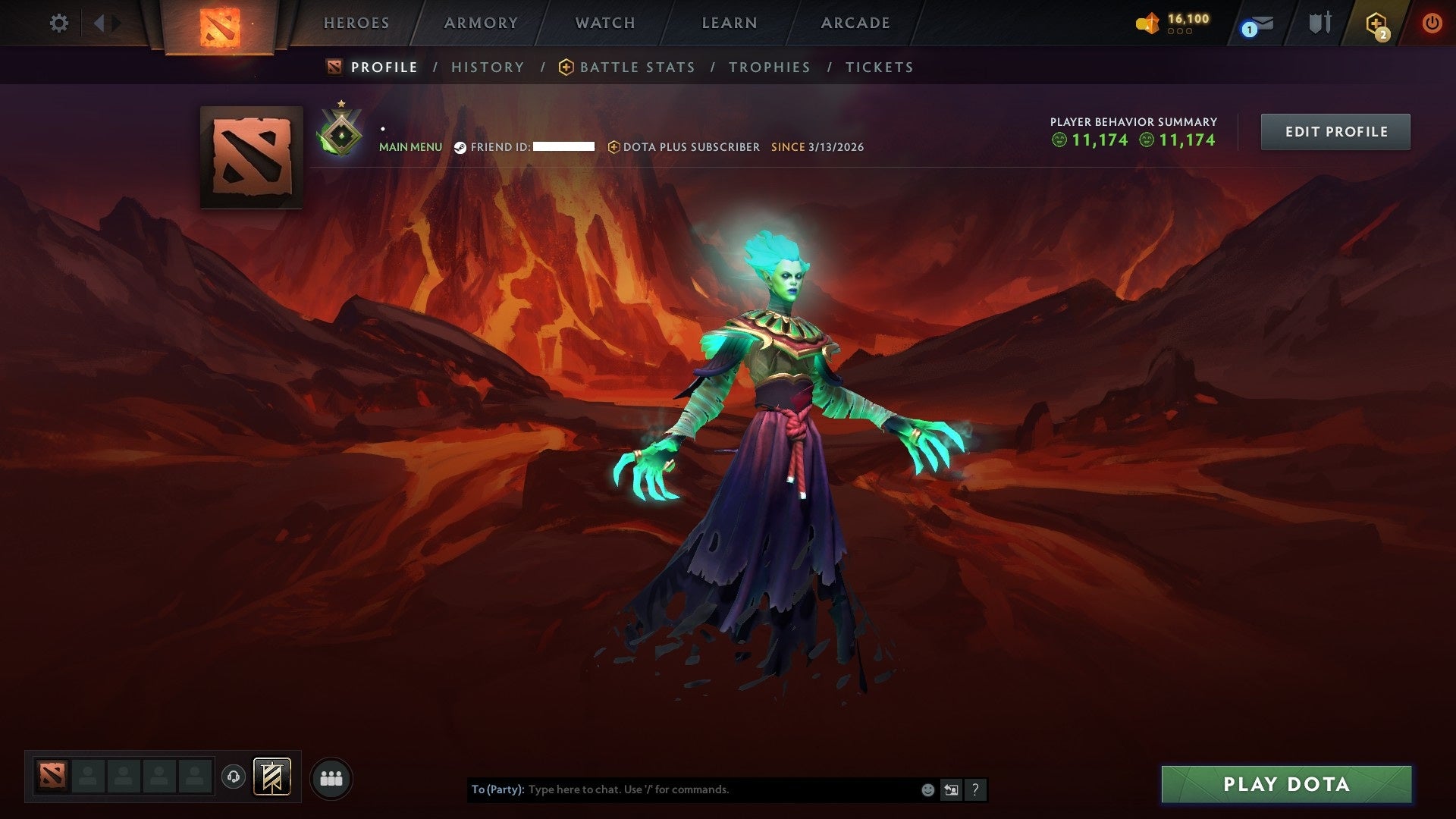
Task: Click the EDIT PROFILE button
Action: (x=1335, y=131)
